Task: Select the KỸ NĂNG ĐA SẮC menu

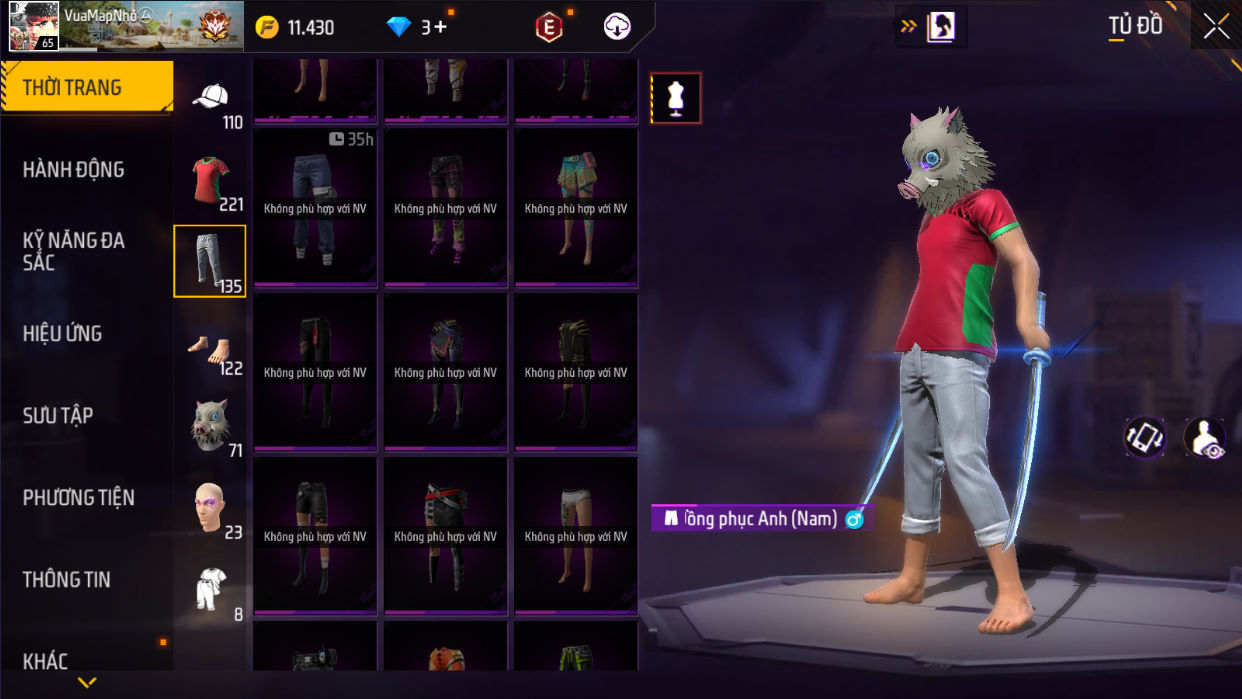Action: (74, 251)
